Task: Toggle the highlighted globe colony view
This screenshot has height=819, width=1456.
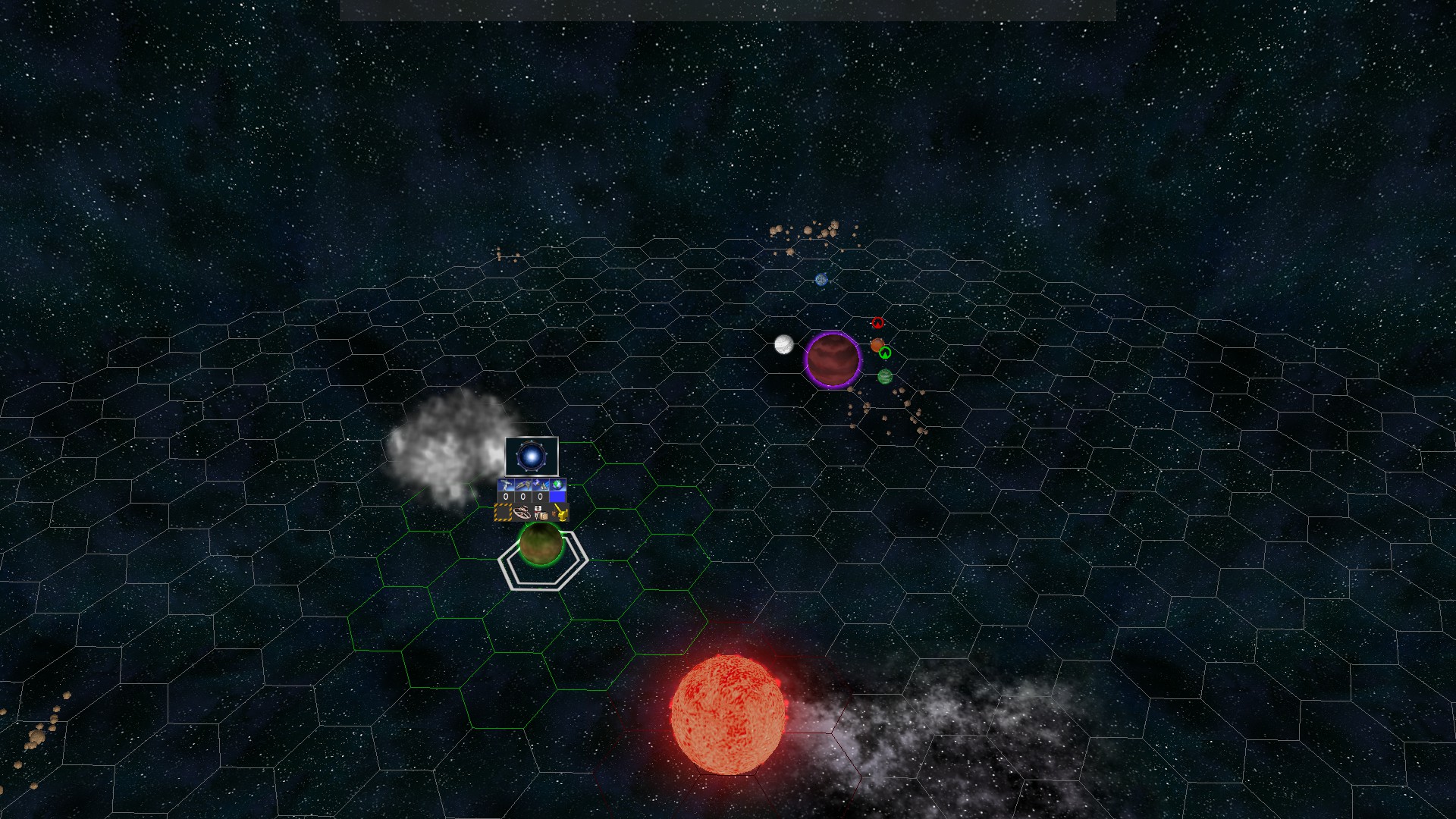Action: (x=557, y=484)
